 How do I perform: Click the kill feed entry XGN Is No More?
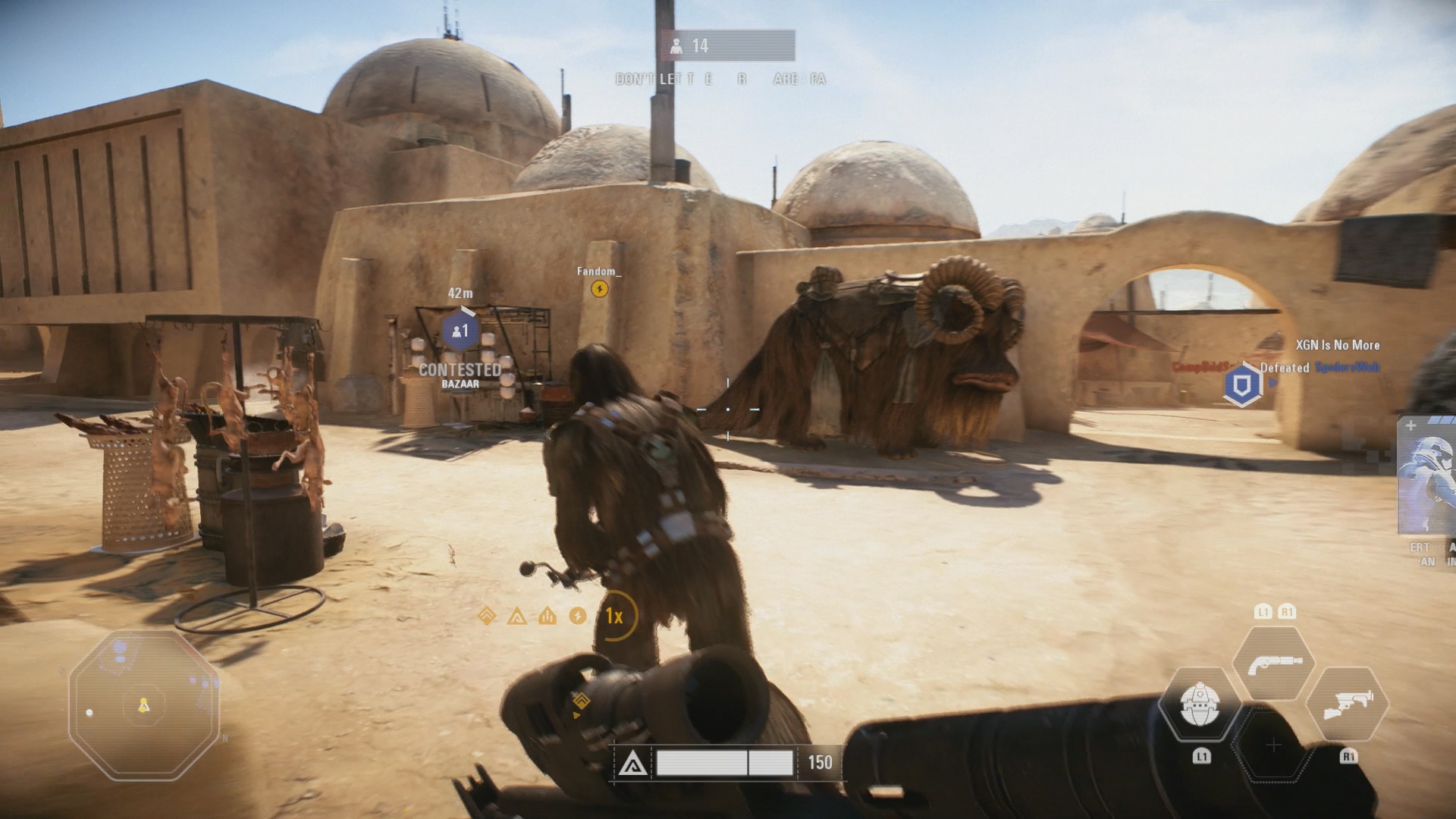click(x=1337, y=345)
